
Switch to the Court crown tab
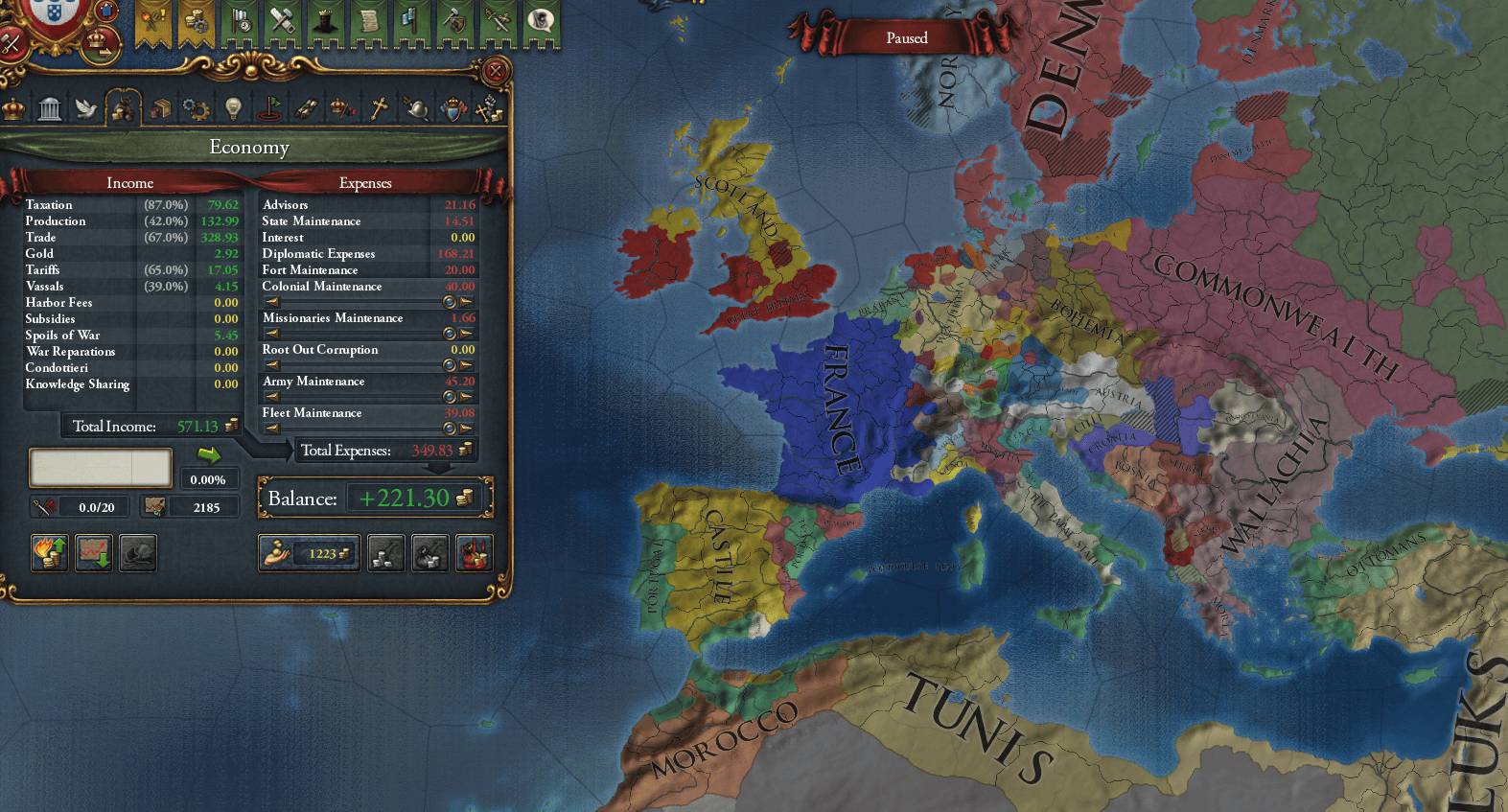tap(13, 108)
